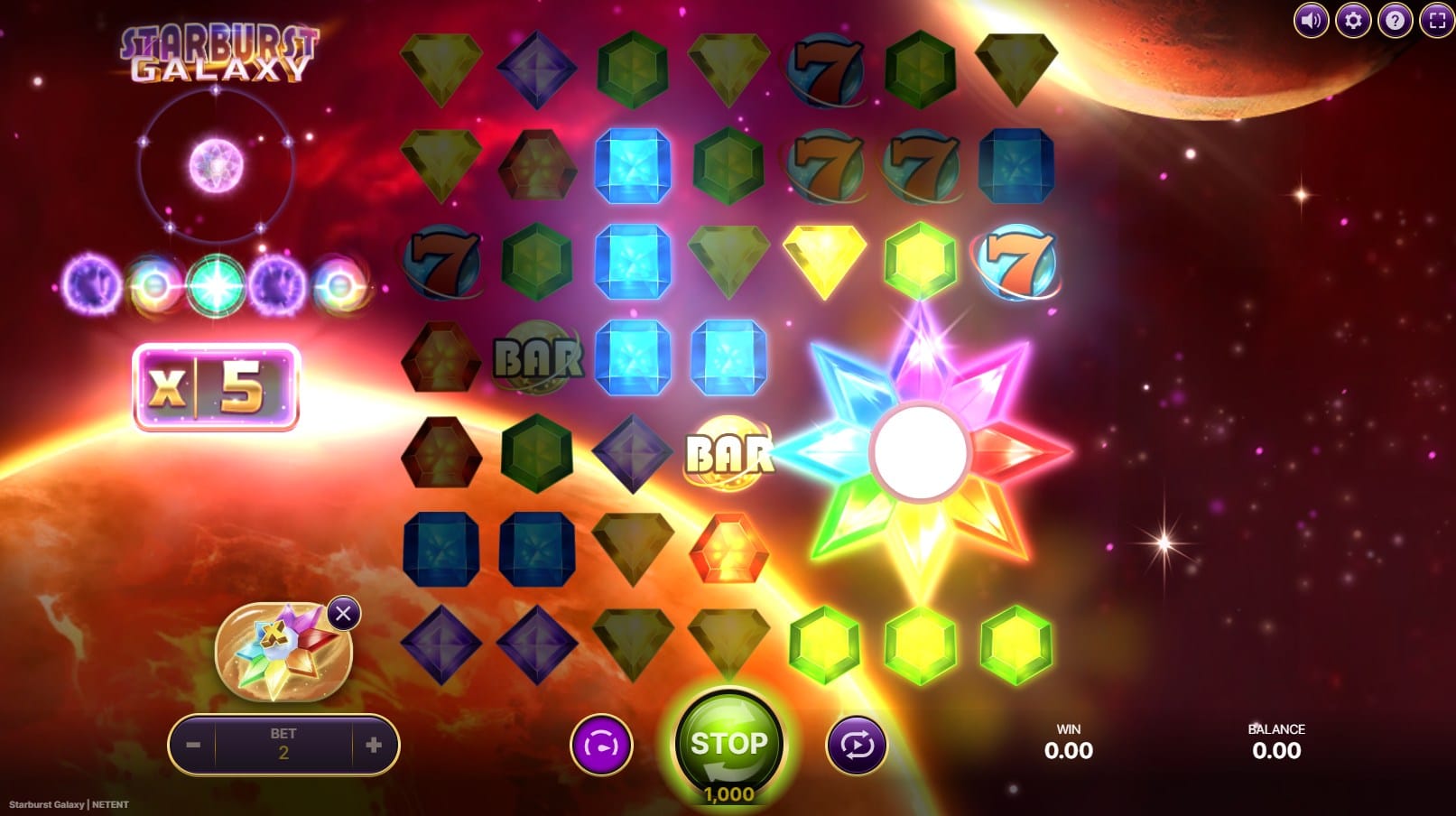1456x816 pixels.
Task: Stop the spinning reels
Action: tap(728, 744)
